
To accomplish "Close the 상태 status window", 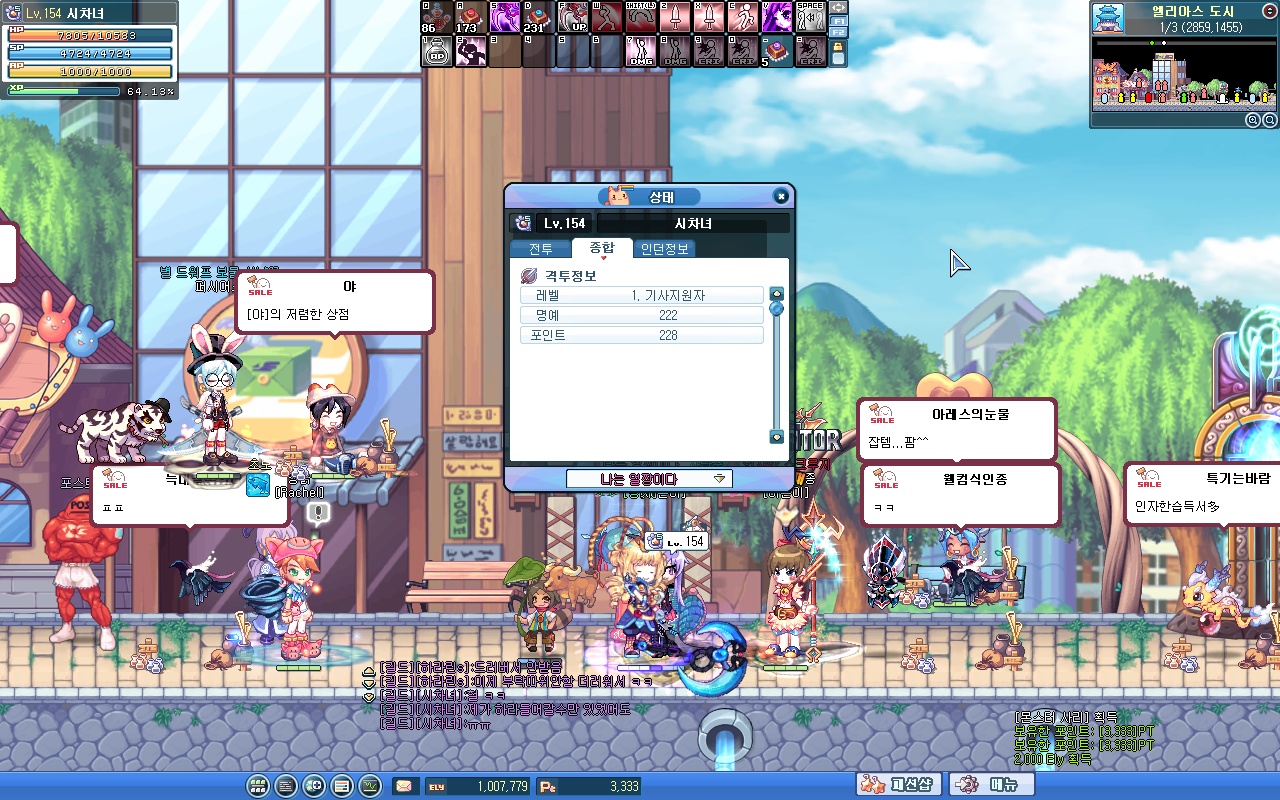I will coord(781,197).
